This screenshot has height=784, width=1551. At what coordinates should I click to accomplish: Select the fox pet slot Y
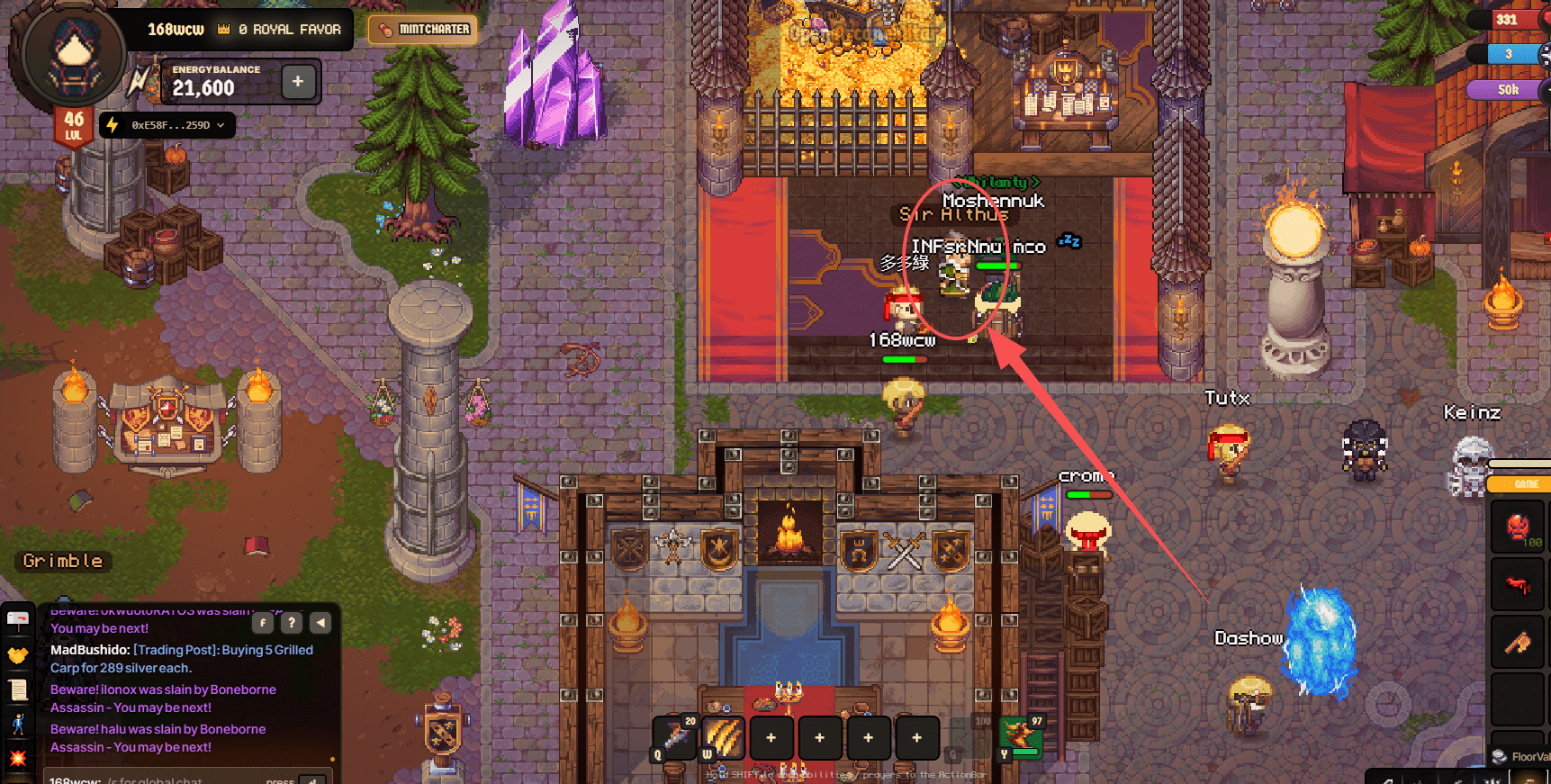(1021, 737)
